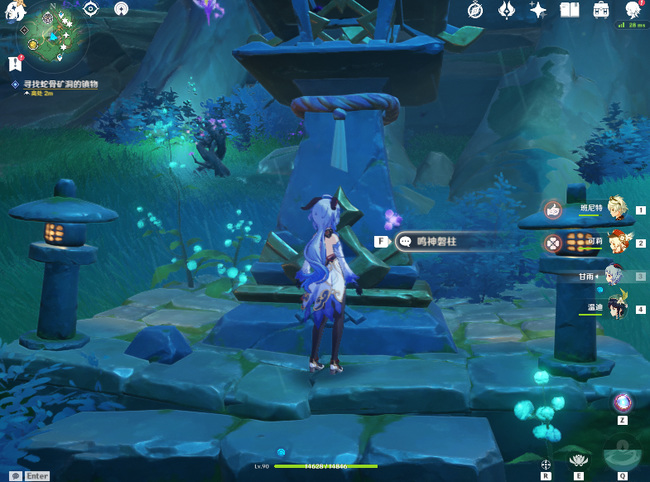Use the round gadget item icon
650x482 pixels.
(x=621, y=403)
